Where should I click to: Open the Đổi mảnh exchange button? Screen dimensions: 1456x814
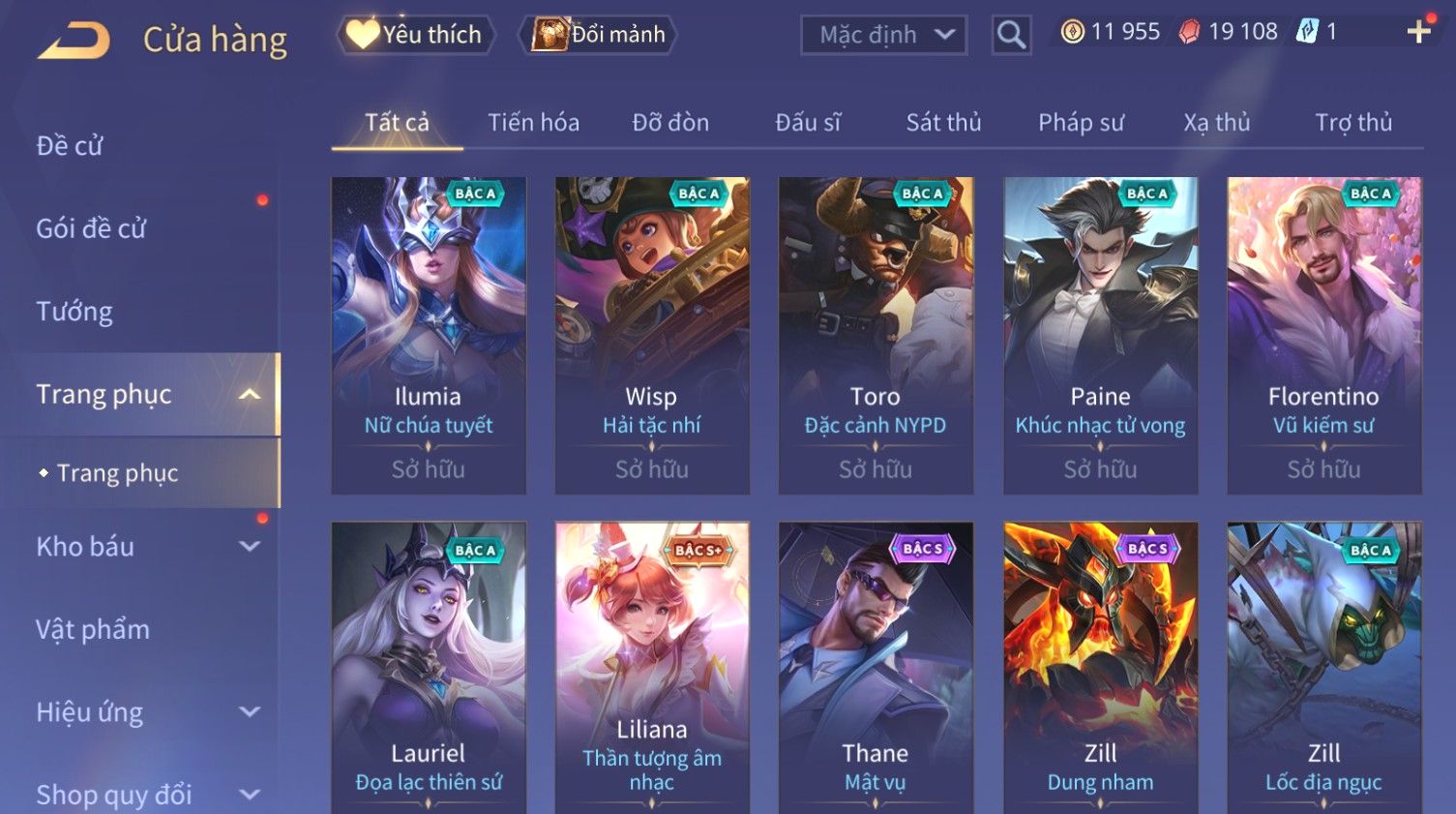[x=599, y=35]
